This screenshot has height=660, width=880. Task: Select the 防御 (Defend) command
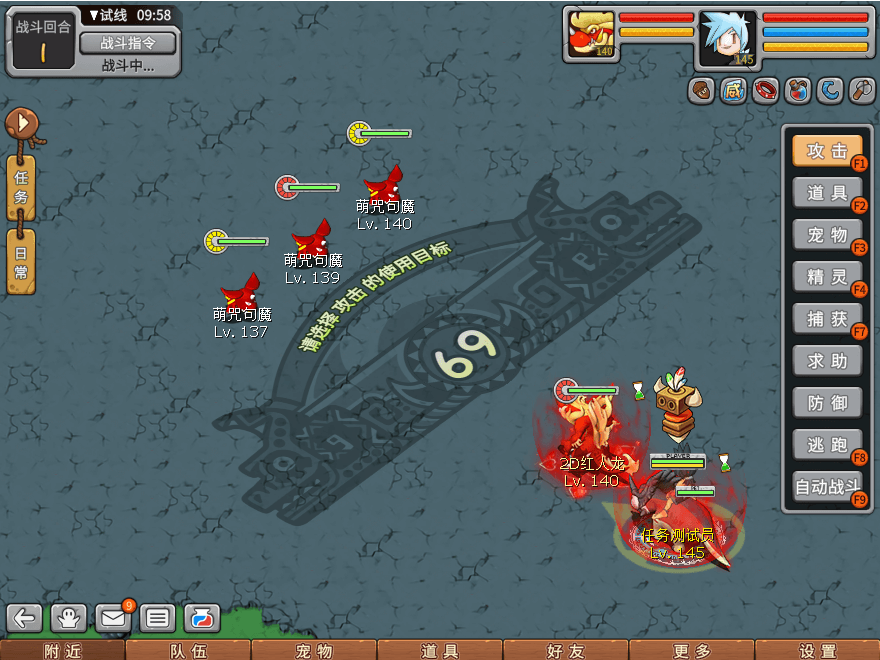(827, 403)
